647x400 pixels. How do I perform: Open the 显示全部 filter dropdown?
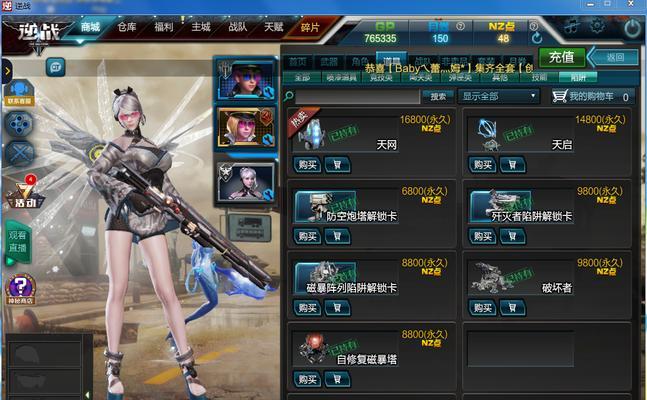(x=500, y=97)
